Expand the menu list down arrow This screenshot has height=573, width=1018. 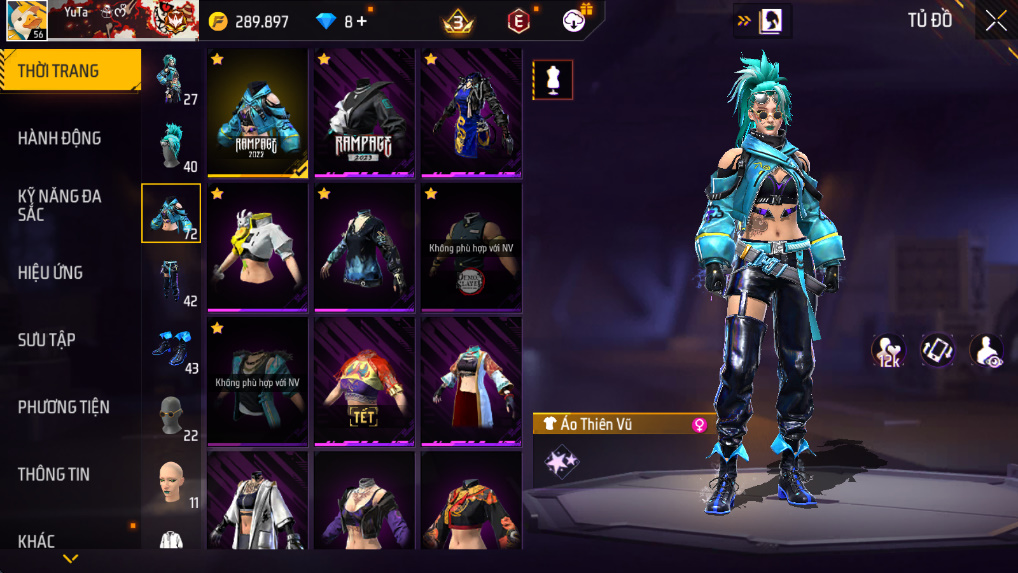pos(70,558)
